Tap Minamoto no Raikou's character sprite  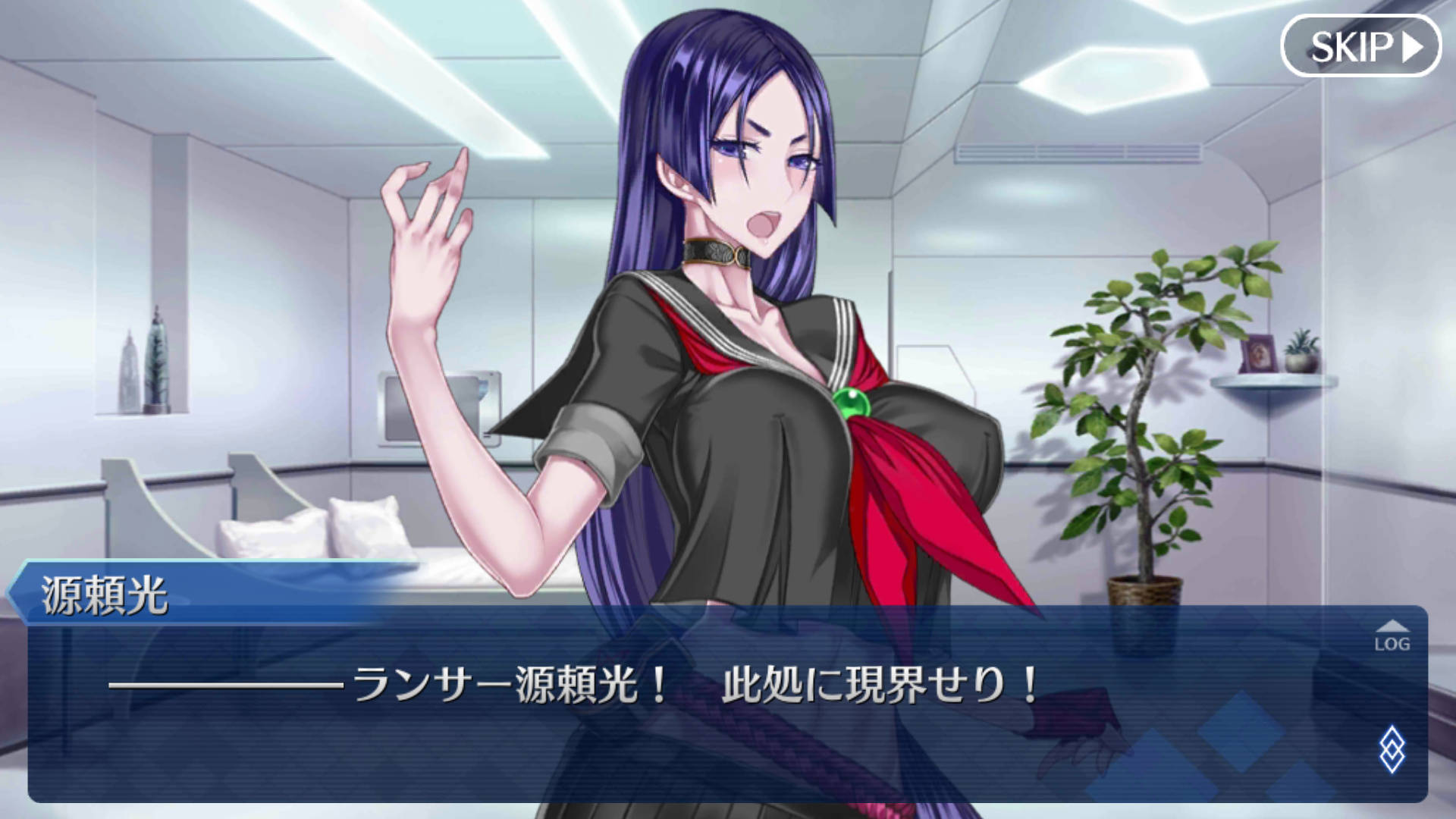(758, 303)
